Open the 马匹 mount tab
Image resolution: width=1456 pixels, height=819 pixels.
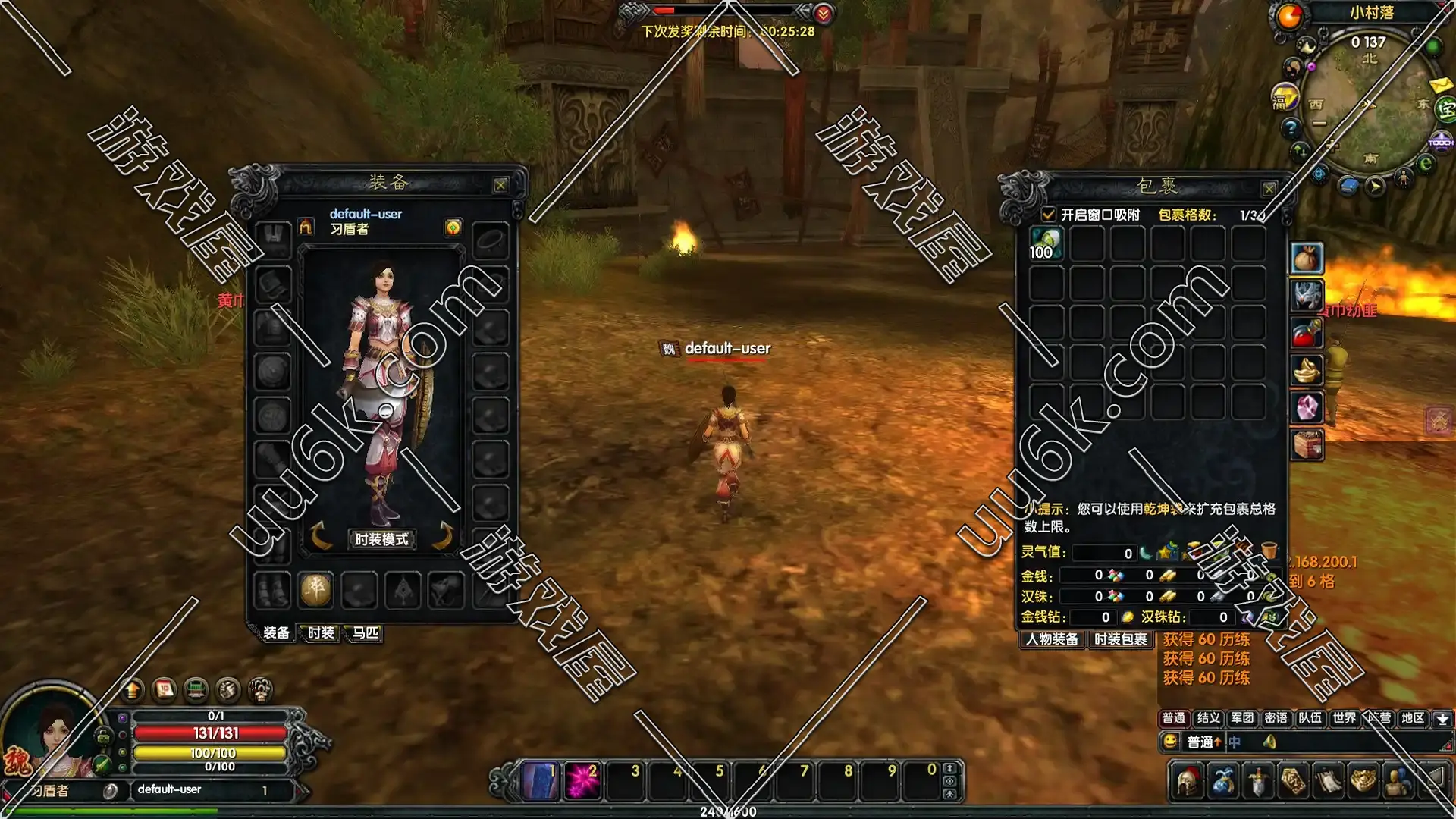pyautogui.click(x=365, y=632)
